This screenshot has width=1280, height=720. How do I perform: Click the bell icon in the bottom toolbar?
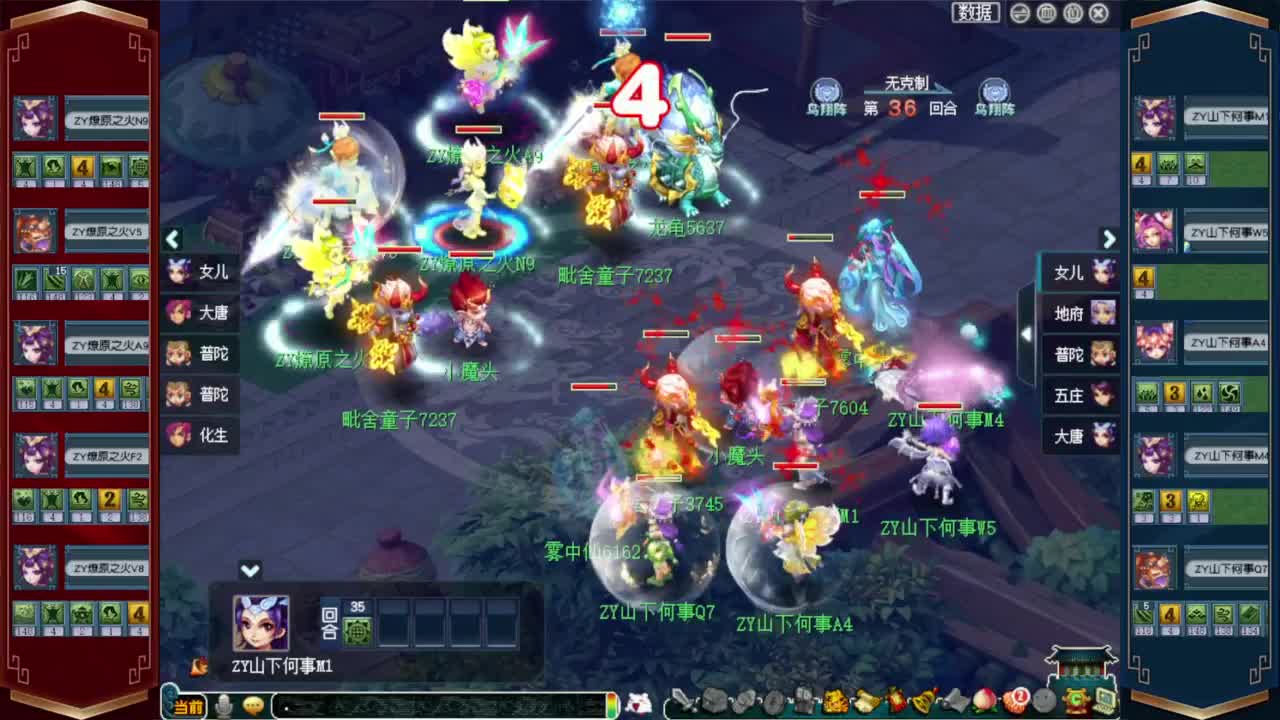tap(923, 705)
